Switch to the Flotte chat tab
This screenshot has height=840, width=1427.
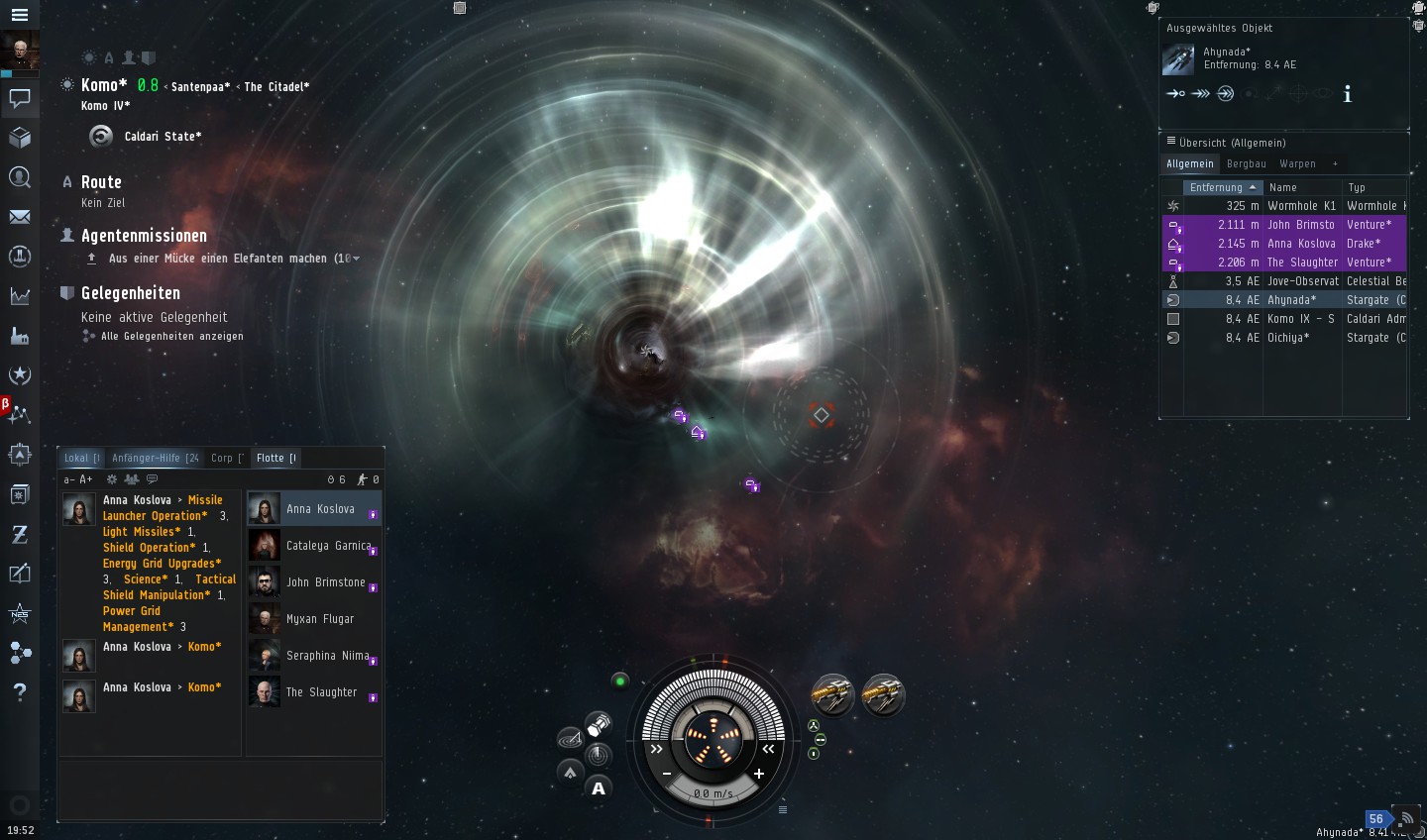[x=274, y=458]
